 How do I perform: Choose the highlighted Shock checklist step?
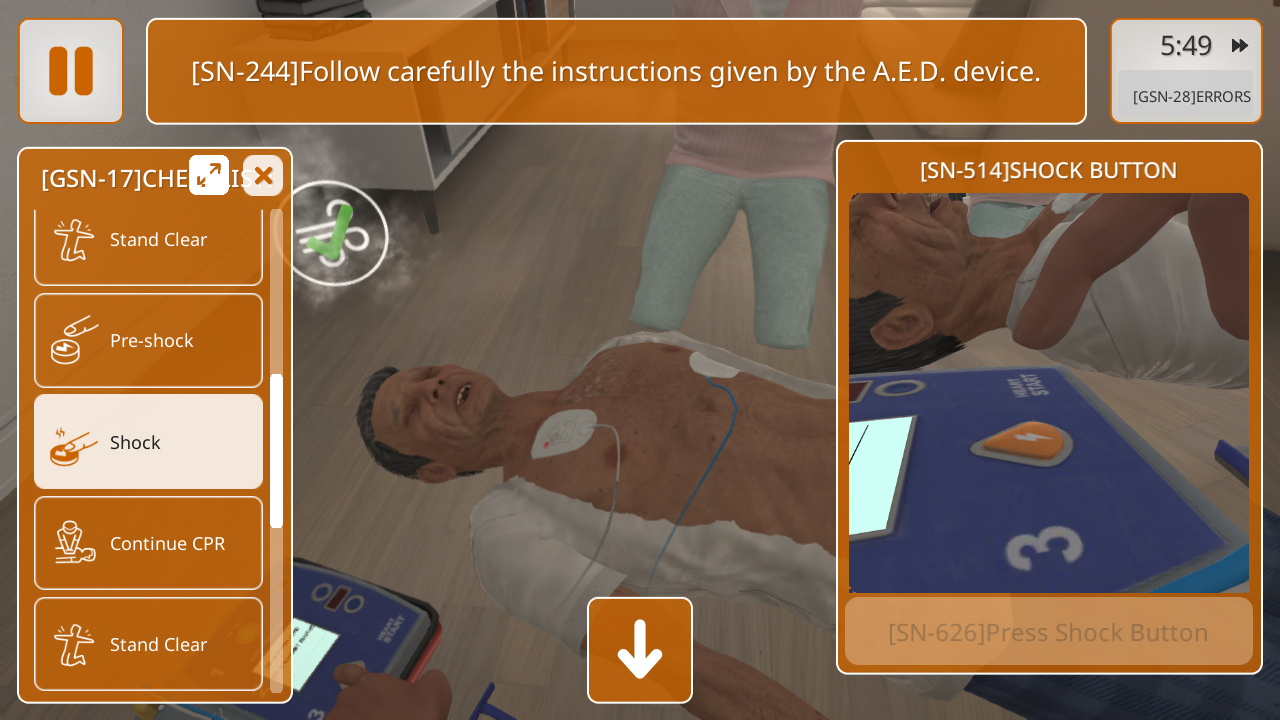148,442
